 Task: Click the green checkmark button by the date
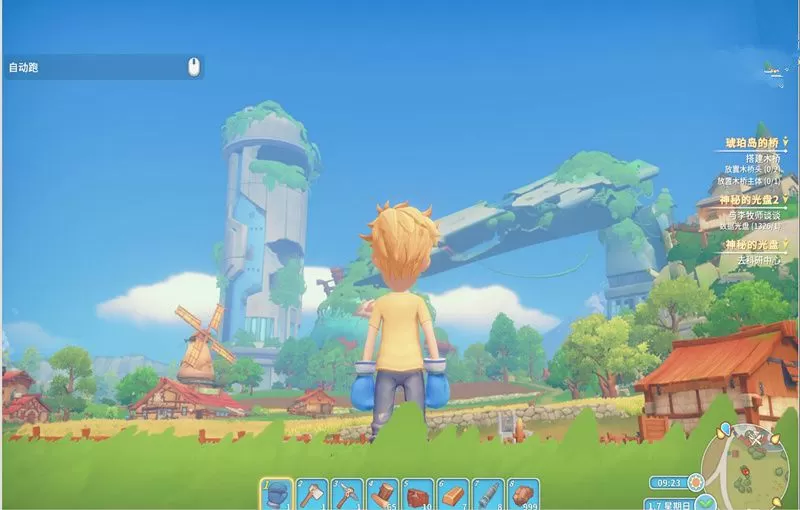pos(707,502)
